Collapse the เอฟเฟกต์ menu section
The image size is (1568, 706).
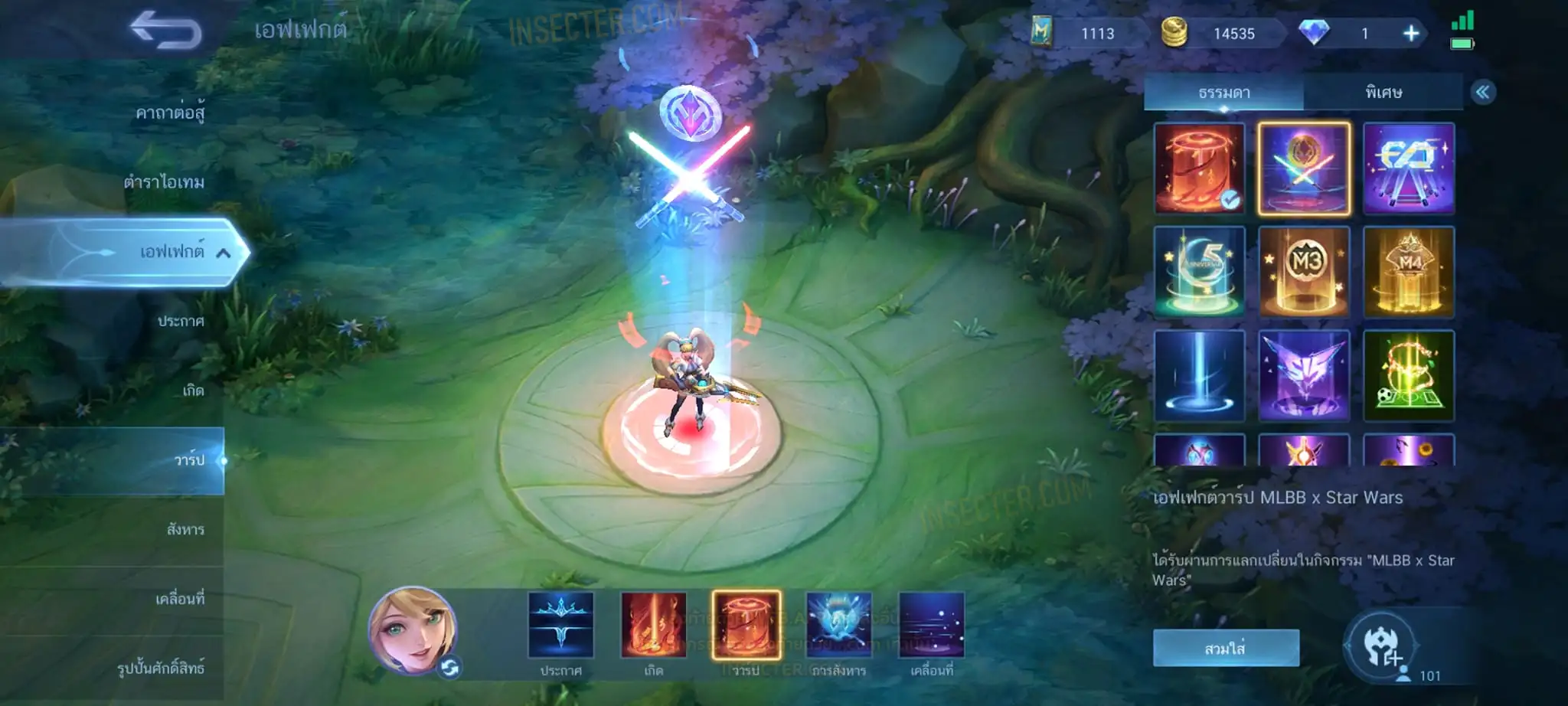(223, 252)
